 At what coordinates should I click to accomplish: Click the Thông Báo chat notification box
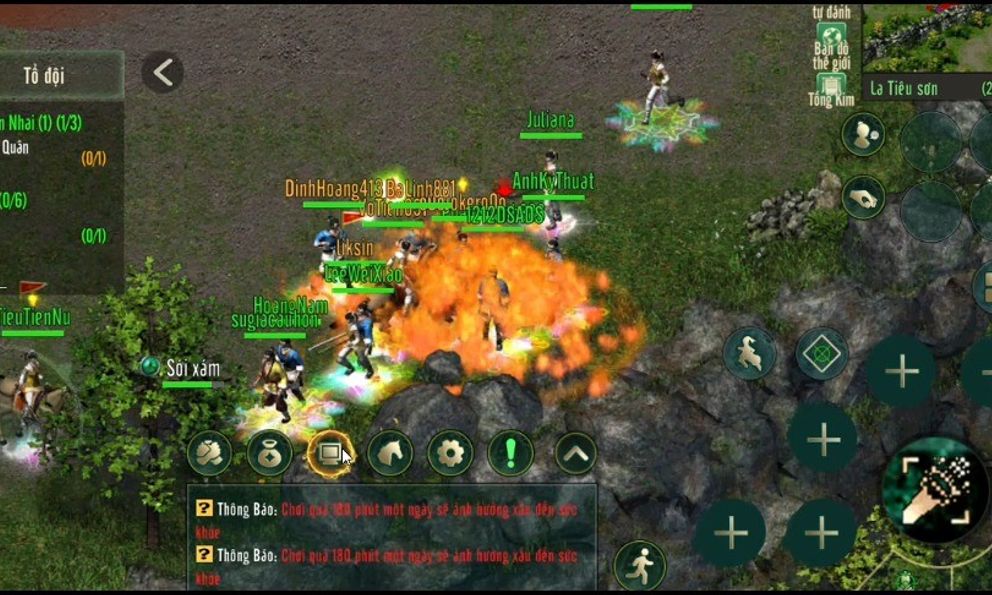pos(391,538)
